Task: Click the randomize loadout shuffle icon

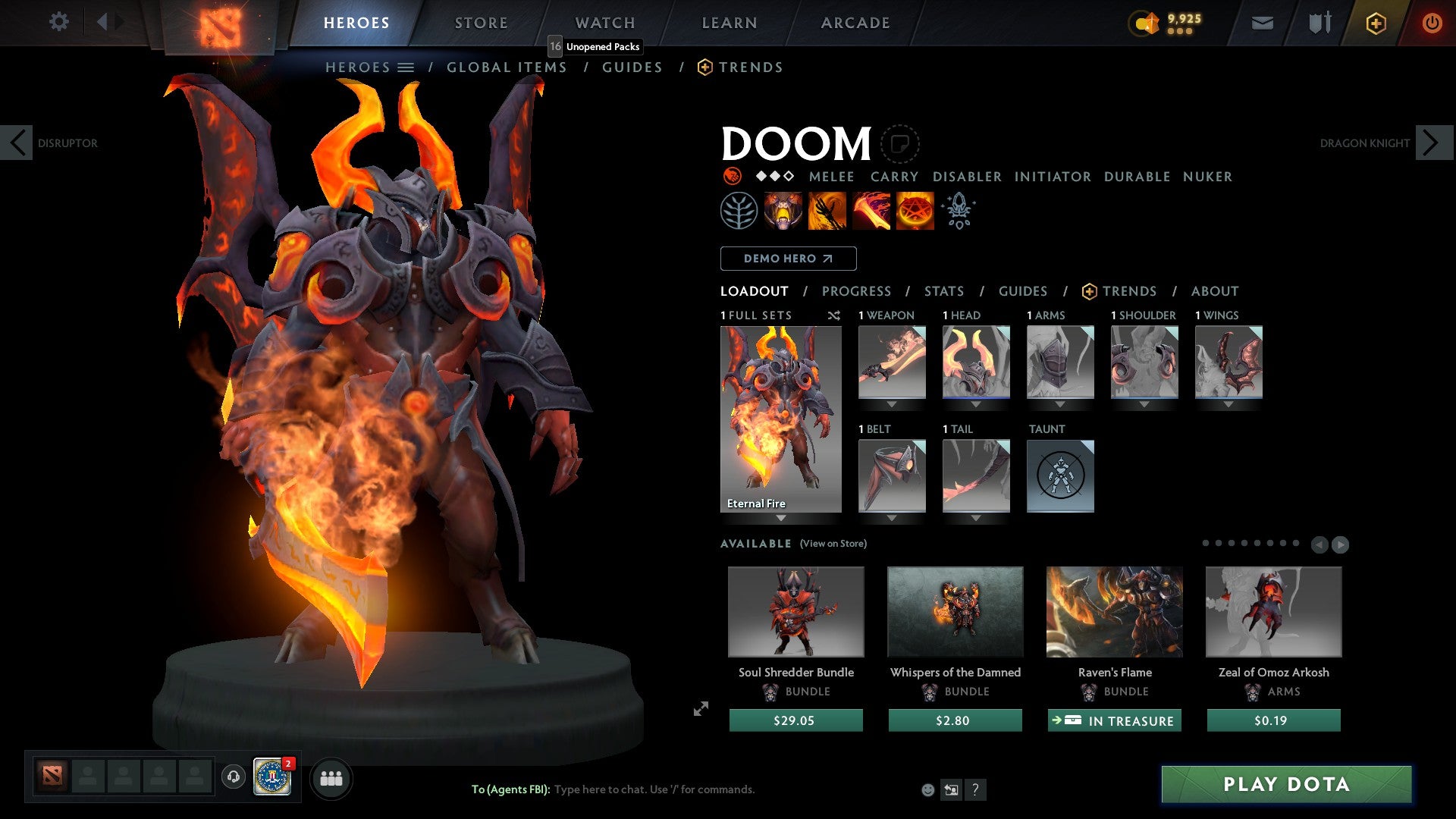Action: [x=833, y=315]
